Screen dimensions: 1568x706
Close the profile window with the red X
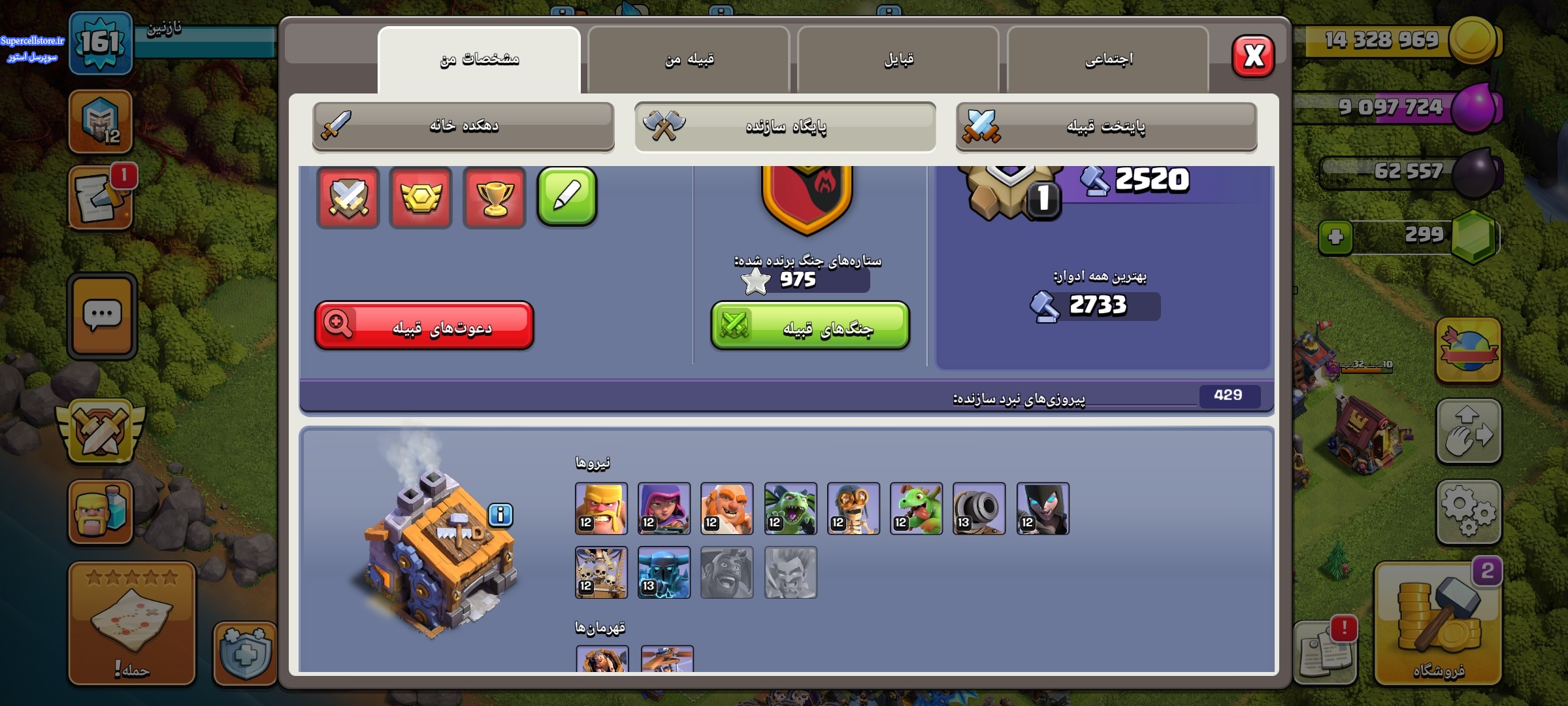(x=1252, y=57)
